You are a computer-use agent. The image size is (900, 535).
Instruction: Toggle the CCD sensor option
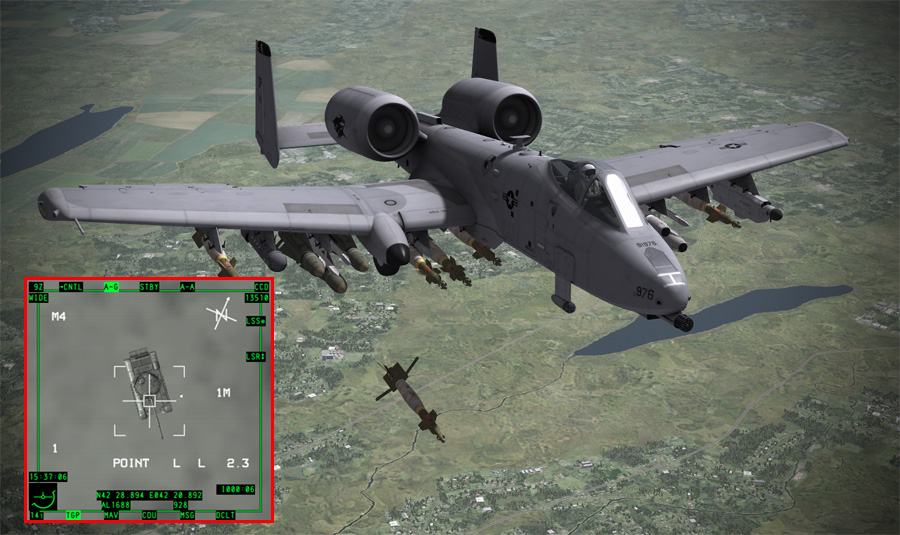pos(261,287)
